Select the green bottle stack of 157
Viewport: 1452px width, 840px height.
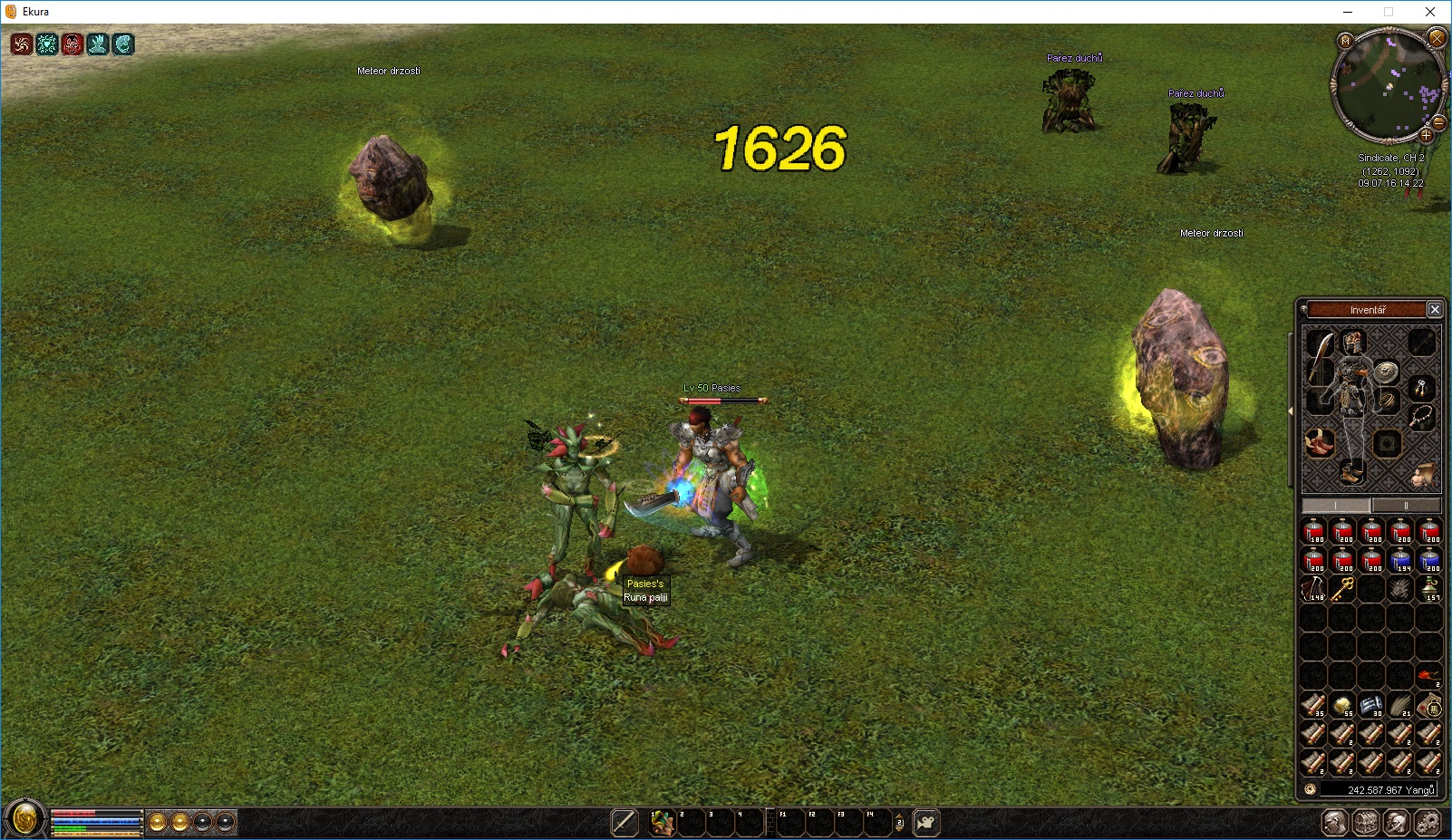1429,589
